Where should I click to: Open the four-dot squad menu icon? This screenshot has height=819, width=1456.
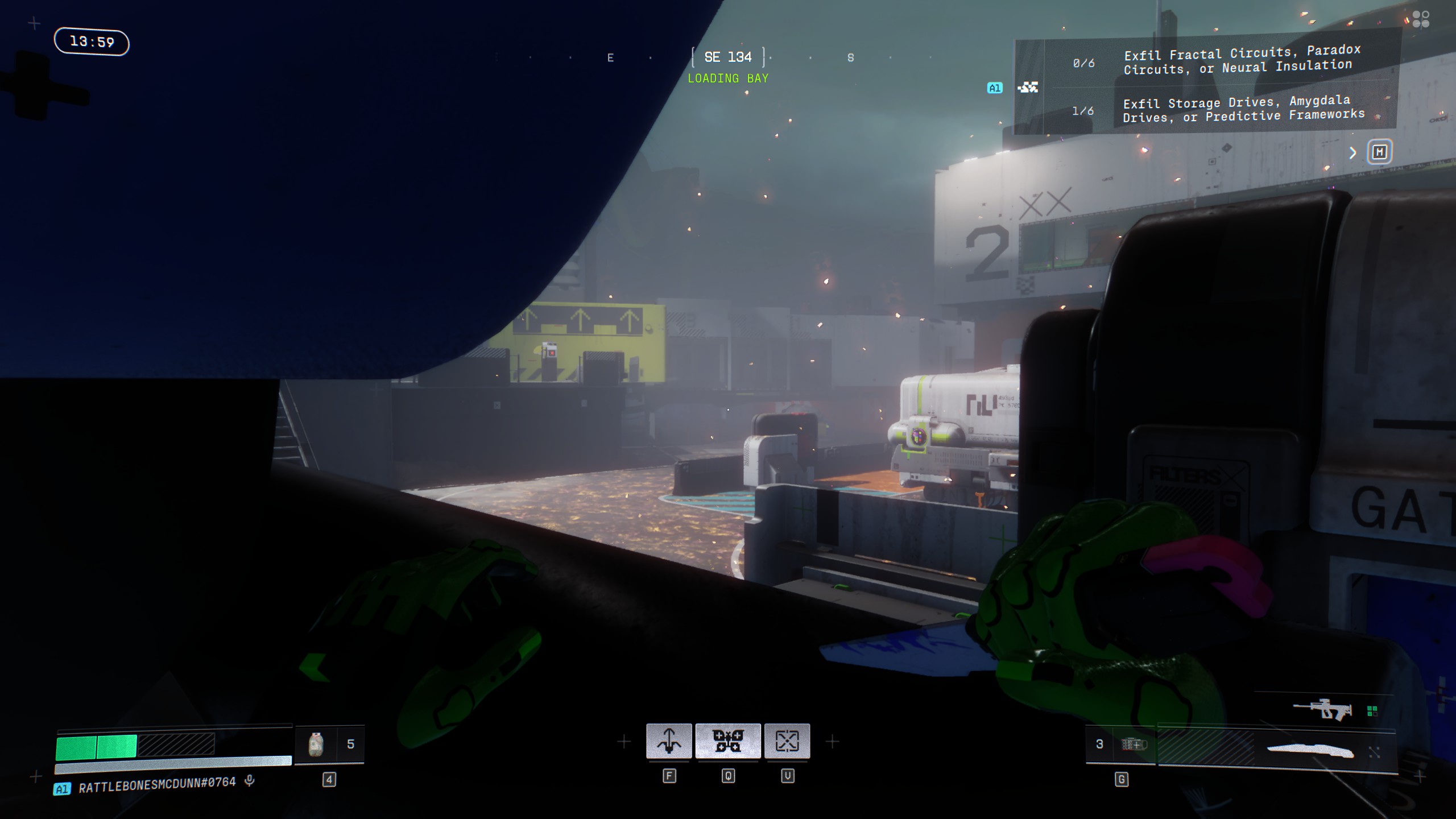pos(1420,20)
